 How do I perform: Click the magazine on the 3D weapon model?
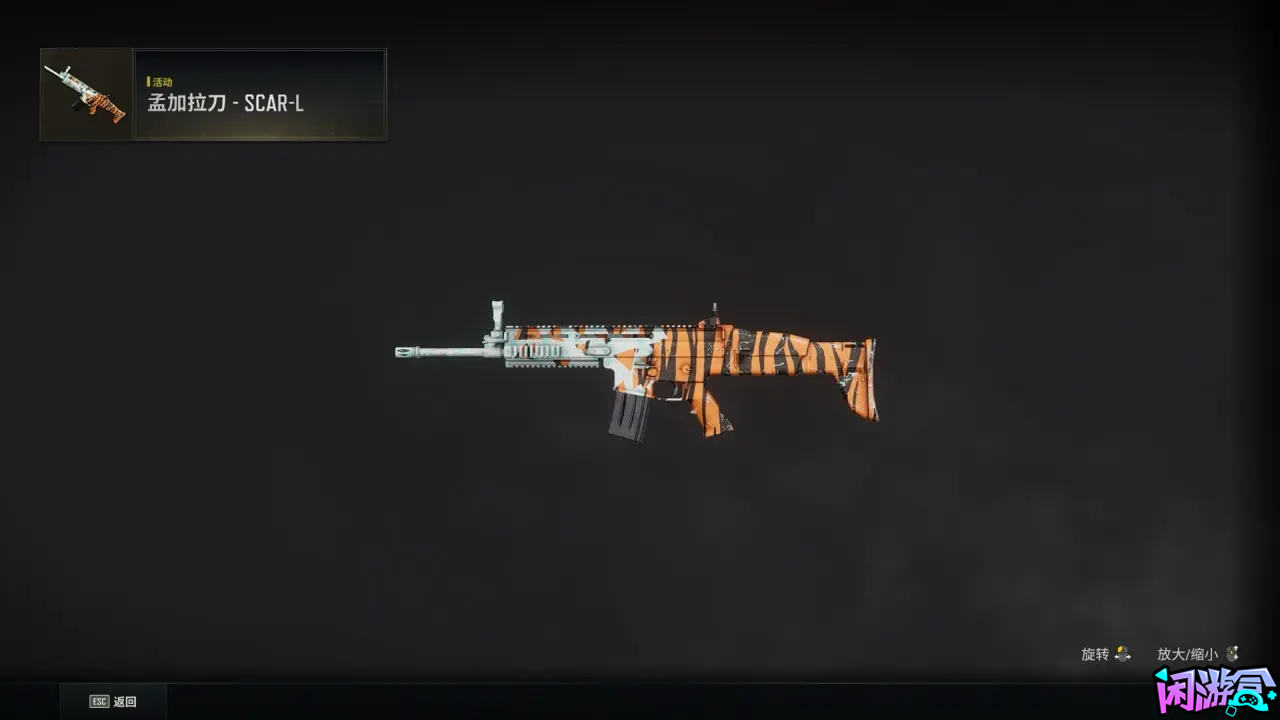[630, 415]
